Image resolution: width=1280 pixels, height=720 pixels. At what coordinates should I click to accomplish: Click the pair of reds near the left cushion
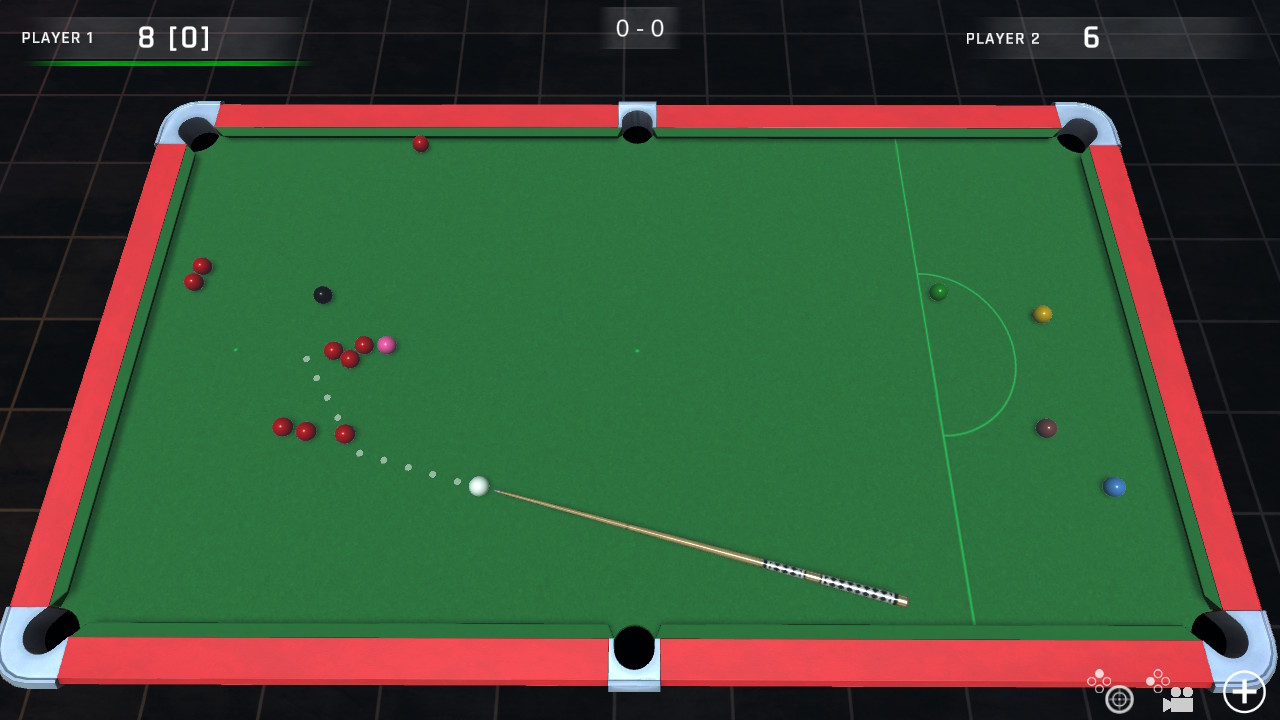(x=197, y=272)
